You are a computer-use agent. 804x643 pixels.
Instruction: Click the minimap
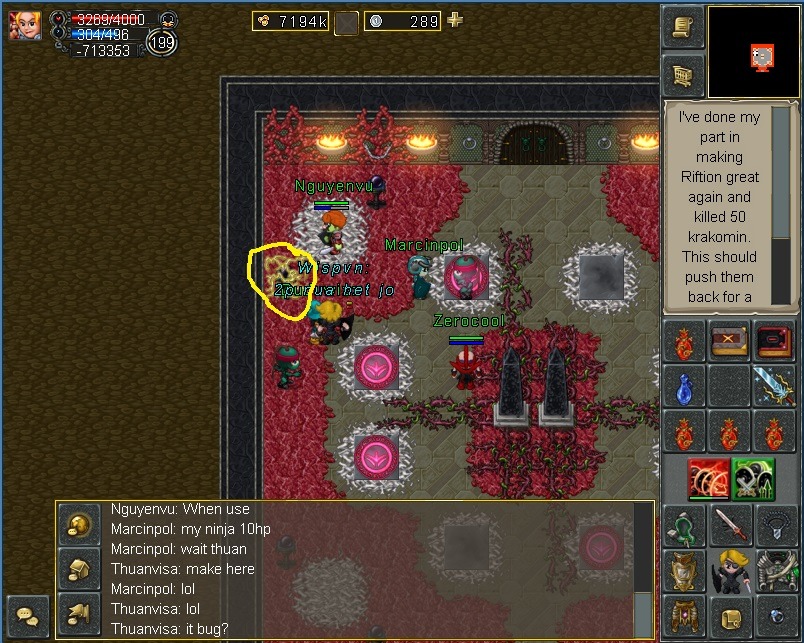click(753, 52)
